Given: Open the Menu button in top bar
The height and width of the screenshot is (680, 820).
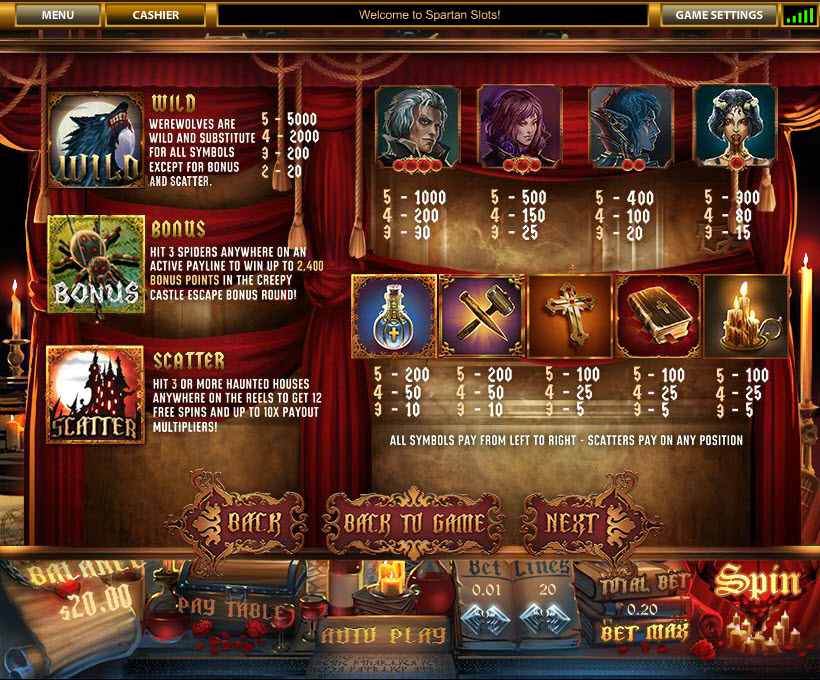Looking at the screenshot, I should pos(58,15).
